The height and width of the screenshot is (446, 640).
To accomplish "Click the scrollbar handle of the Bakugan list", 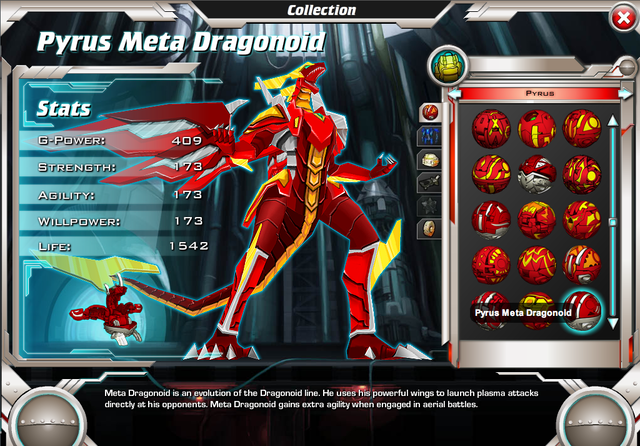I will (x=613, y=222).
